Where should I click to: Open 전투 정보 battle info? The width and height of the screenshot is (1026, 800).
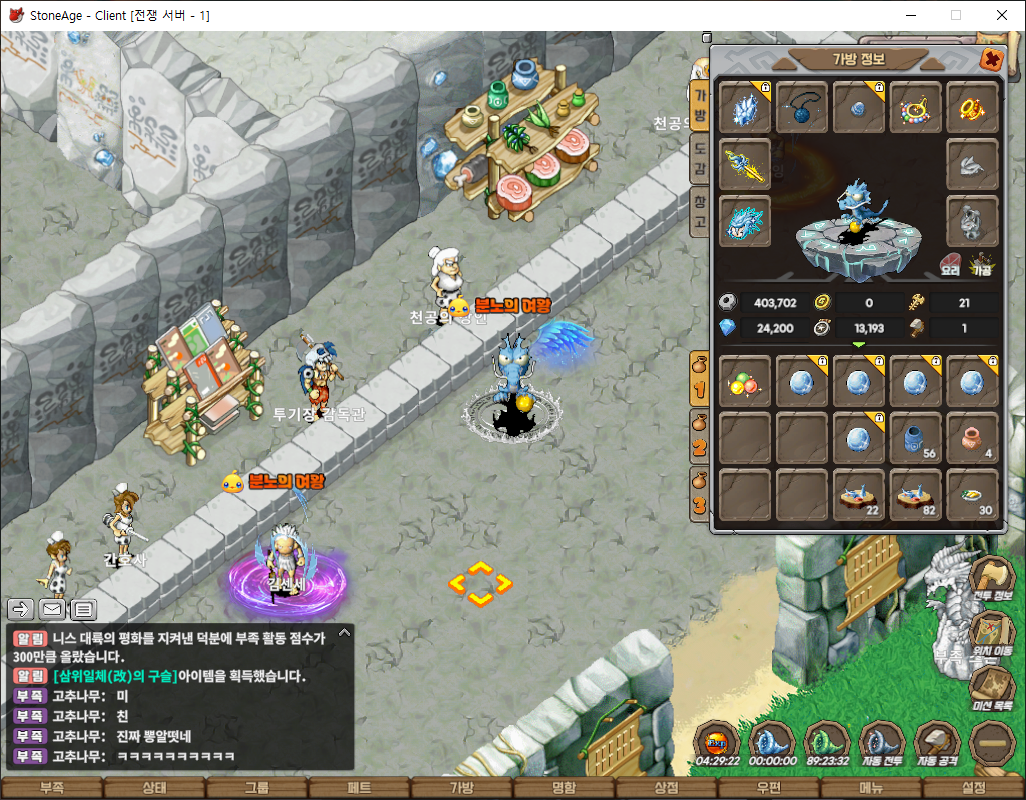[x=991, y=579]
